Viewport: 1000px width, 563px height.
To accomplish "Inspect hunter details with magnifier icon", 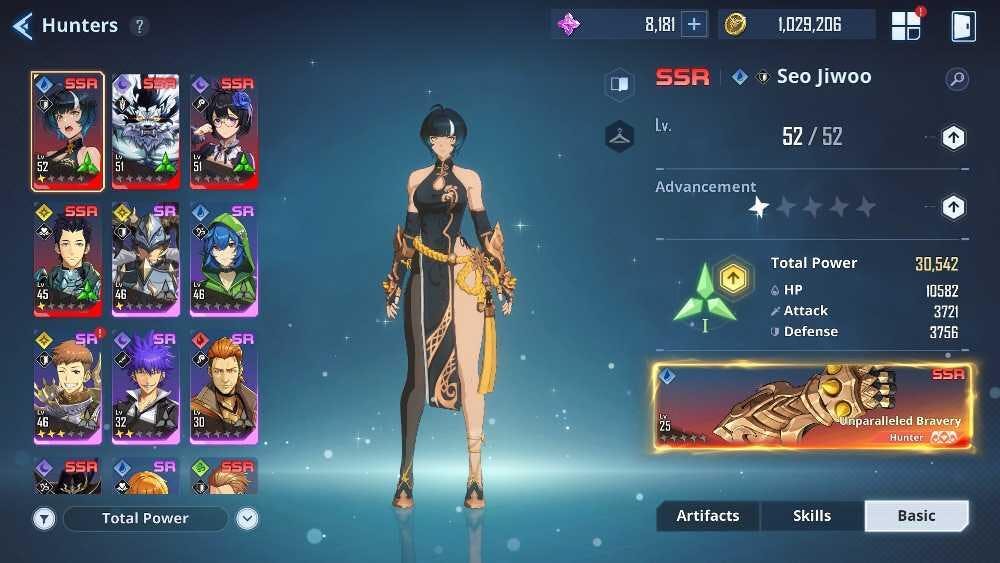I will [x=957, y=79].
